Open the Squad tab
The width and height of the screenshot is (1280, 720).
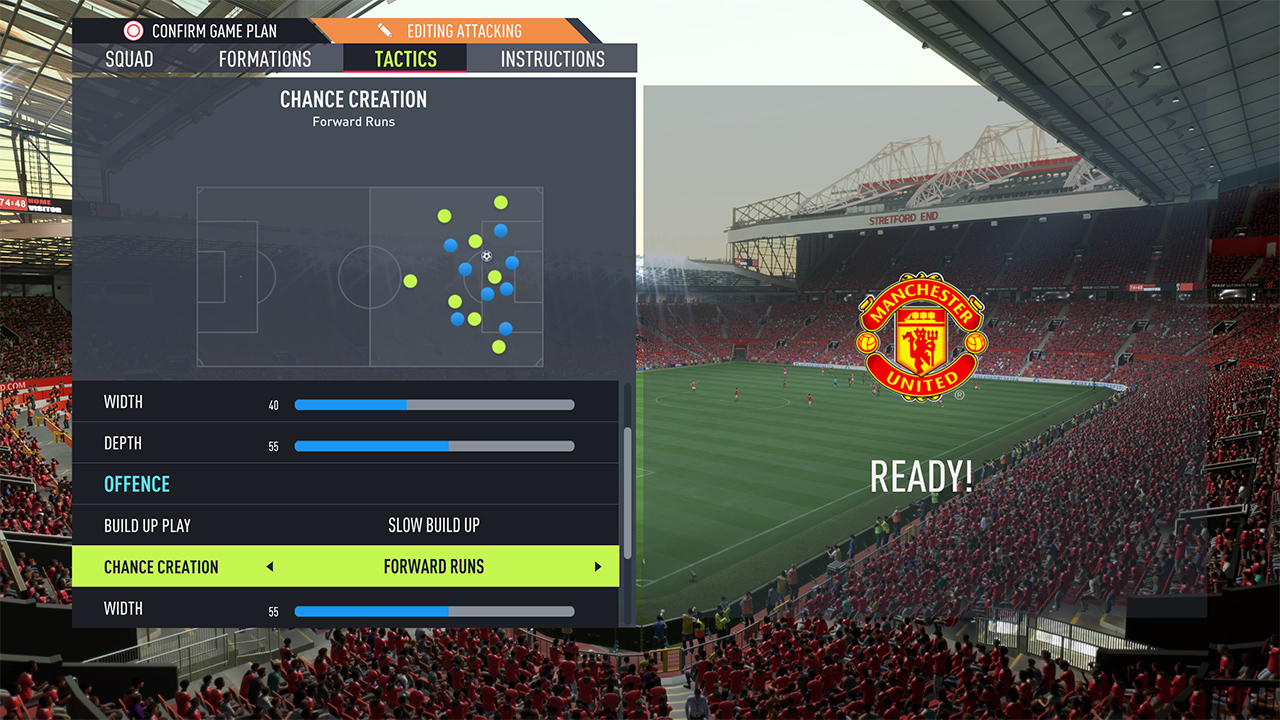pyautogui.click(x=129, y=59)
